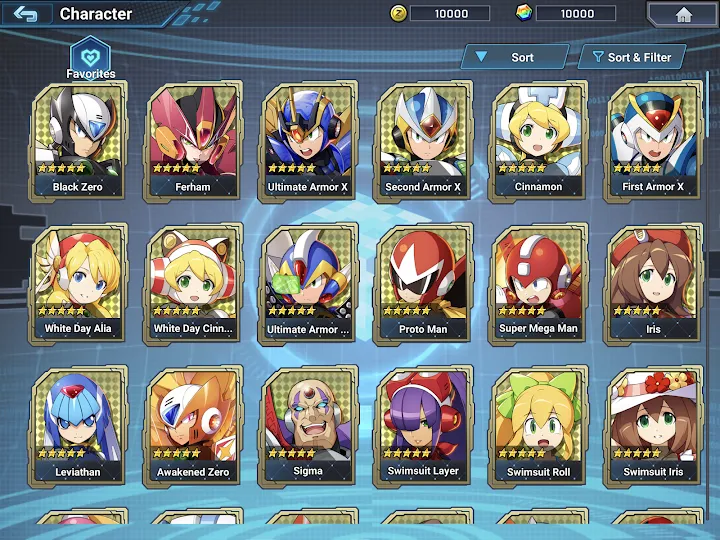Select the Black Zero character card
This screenshot has width=720, height=540.
79,140
